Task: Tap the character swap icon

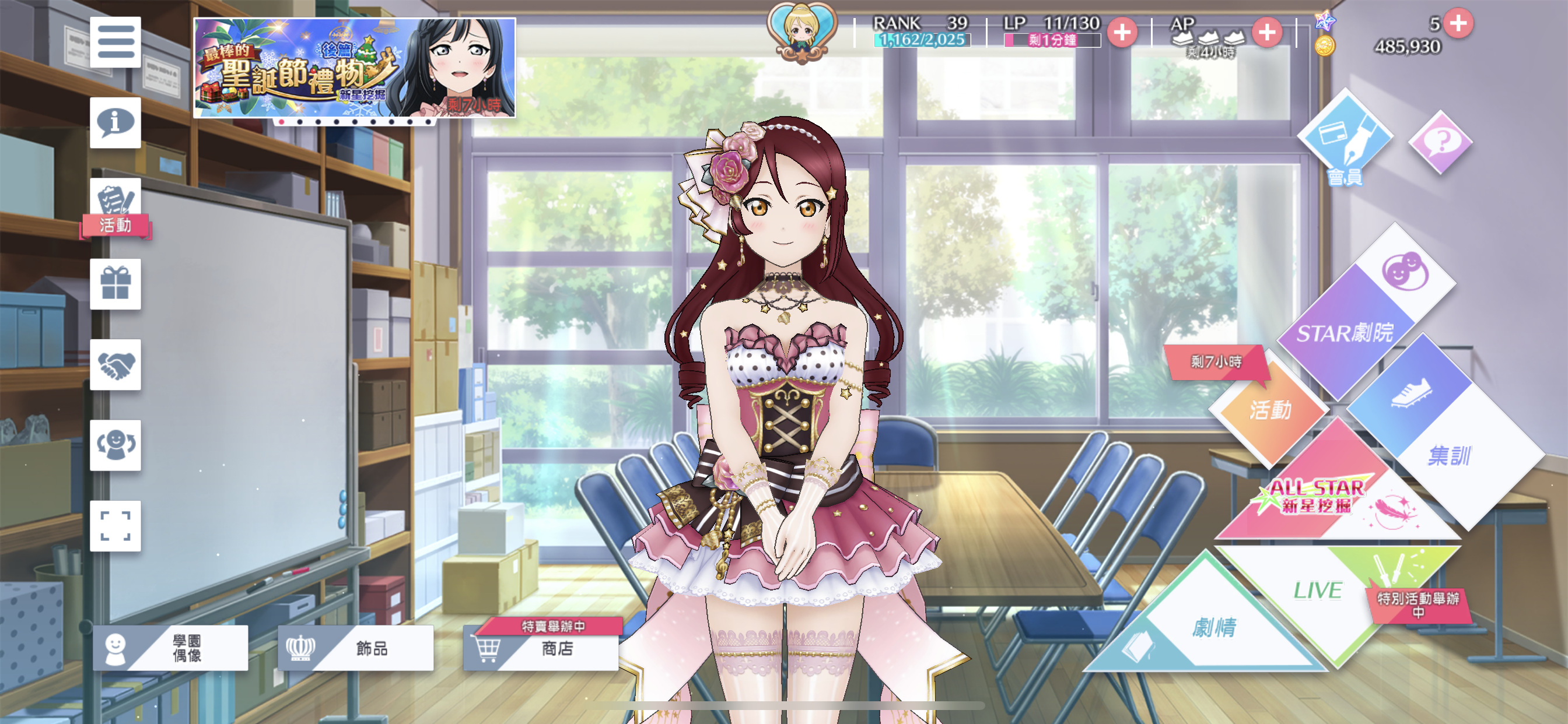Action: (115, 445)
